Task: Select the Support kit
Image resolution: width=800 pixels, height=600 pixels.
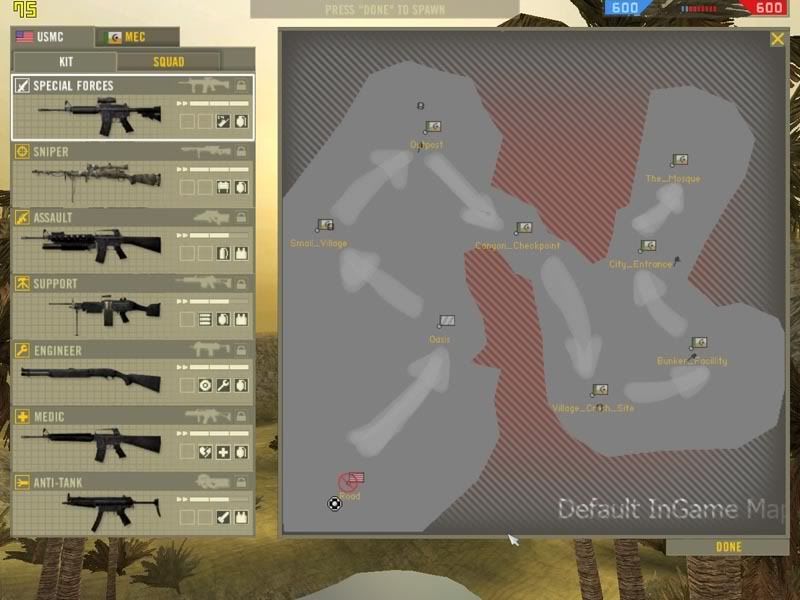Action: pyautogui.click(x=132, y=306)
